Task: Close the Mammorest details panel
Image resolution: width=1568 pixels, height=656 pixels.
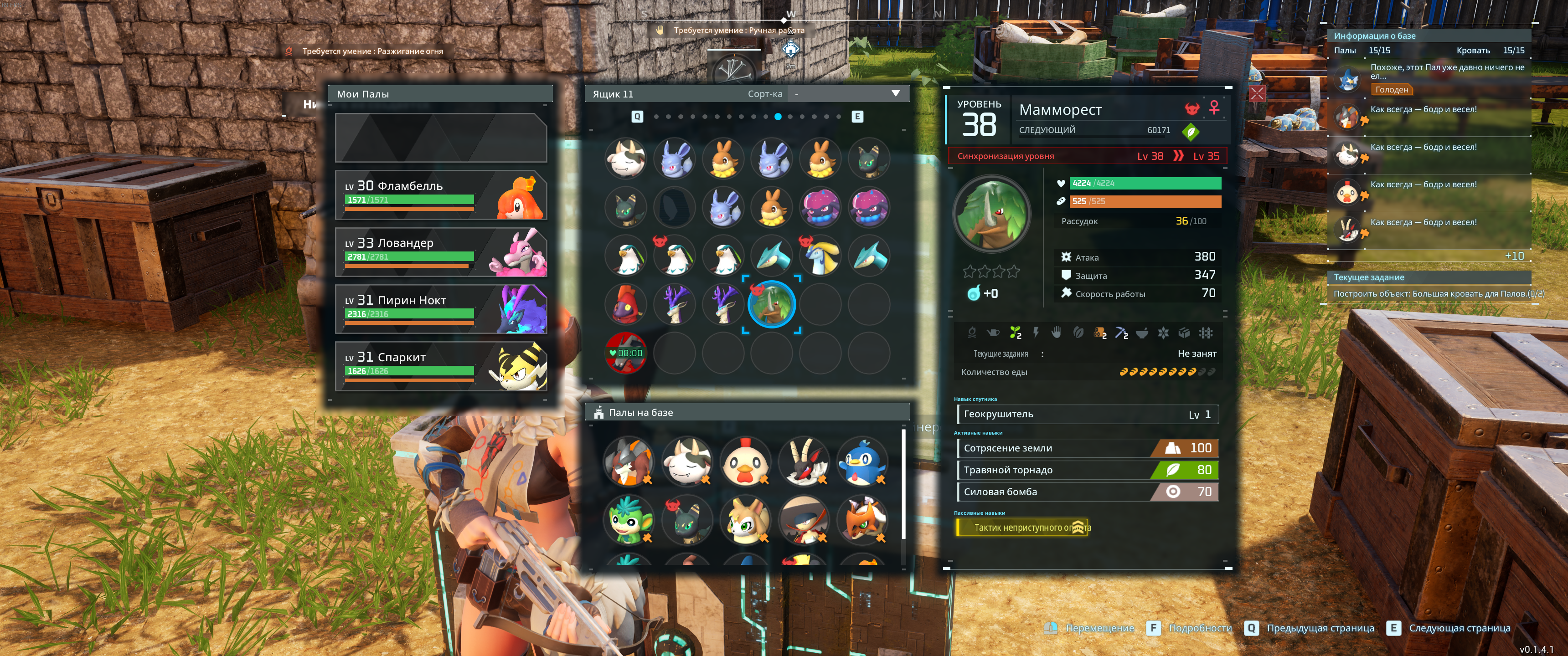Action: pyautogui.click(x=1257, y=94)
